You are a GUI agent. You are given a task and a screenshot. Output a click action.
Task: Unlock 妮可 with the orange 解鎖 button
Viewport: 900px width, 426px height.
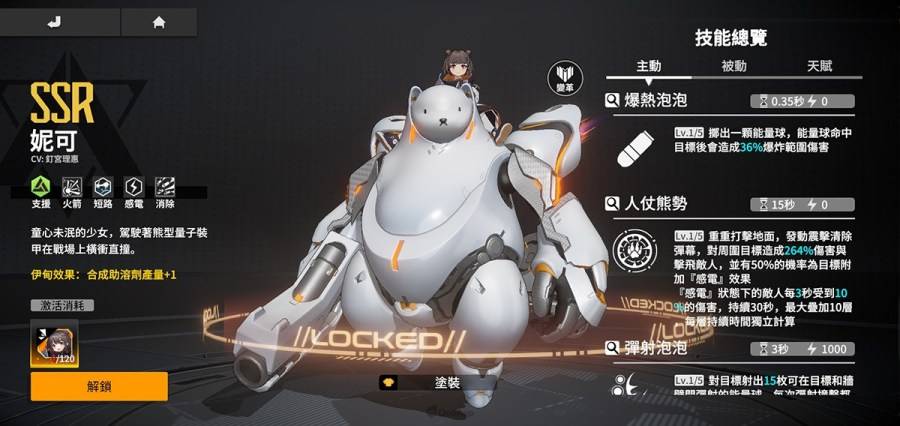click(99, 386)
